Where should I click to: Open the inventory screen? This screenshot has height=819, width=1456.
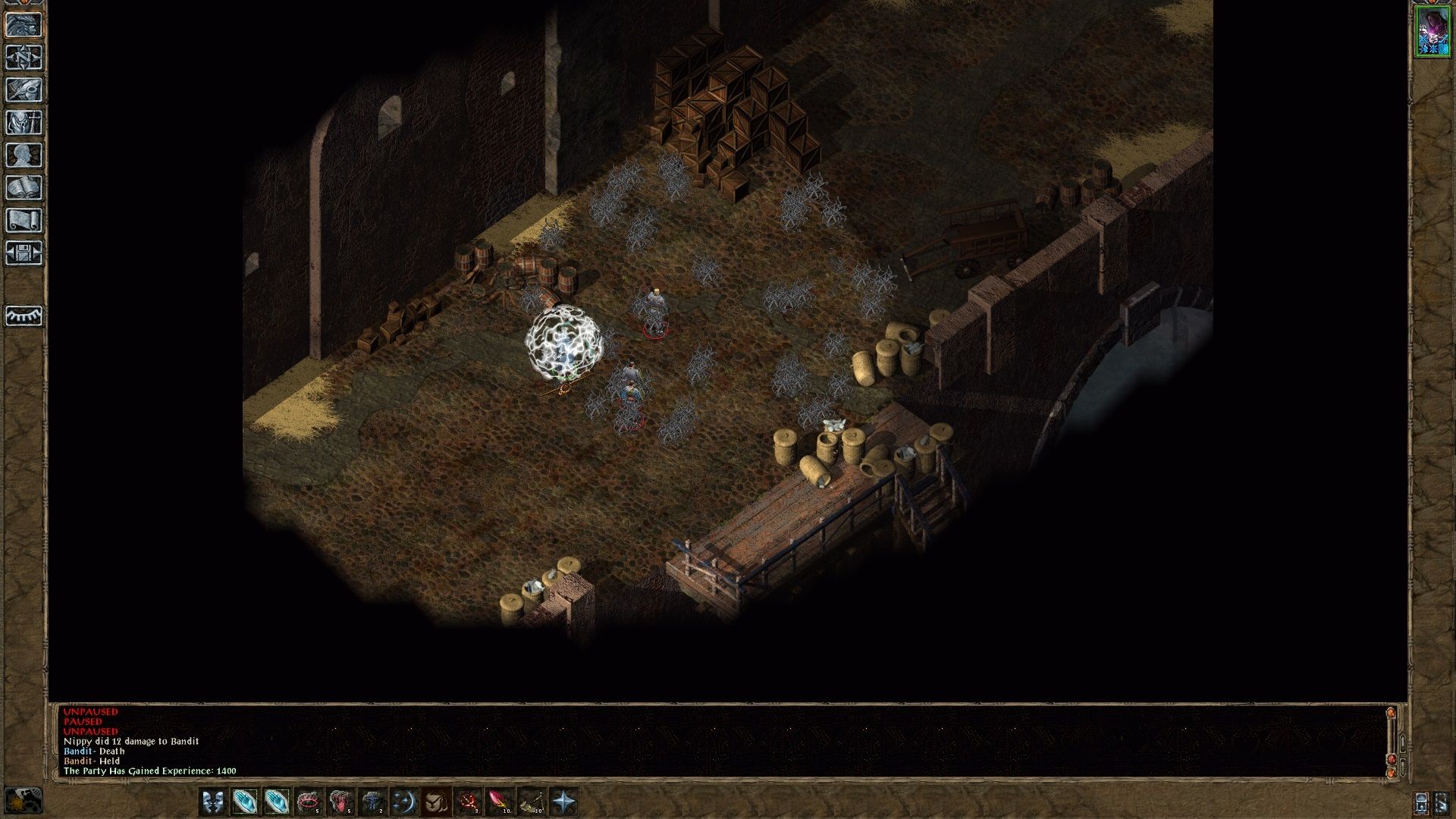24,121
